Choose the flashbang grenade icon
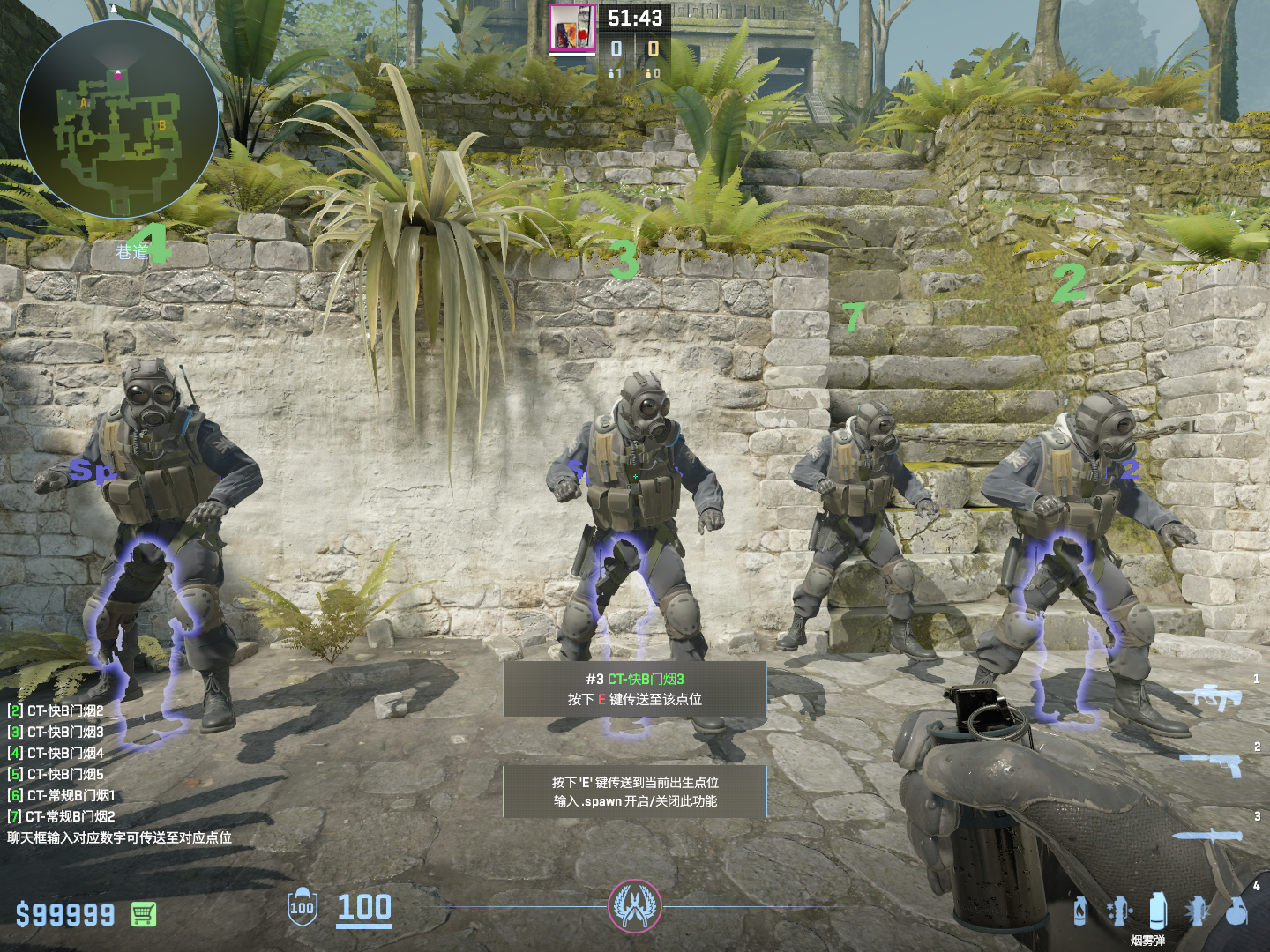Viewport: 1270px width, 952px height. (x=1197, y=911)
